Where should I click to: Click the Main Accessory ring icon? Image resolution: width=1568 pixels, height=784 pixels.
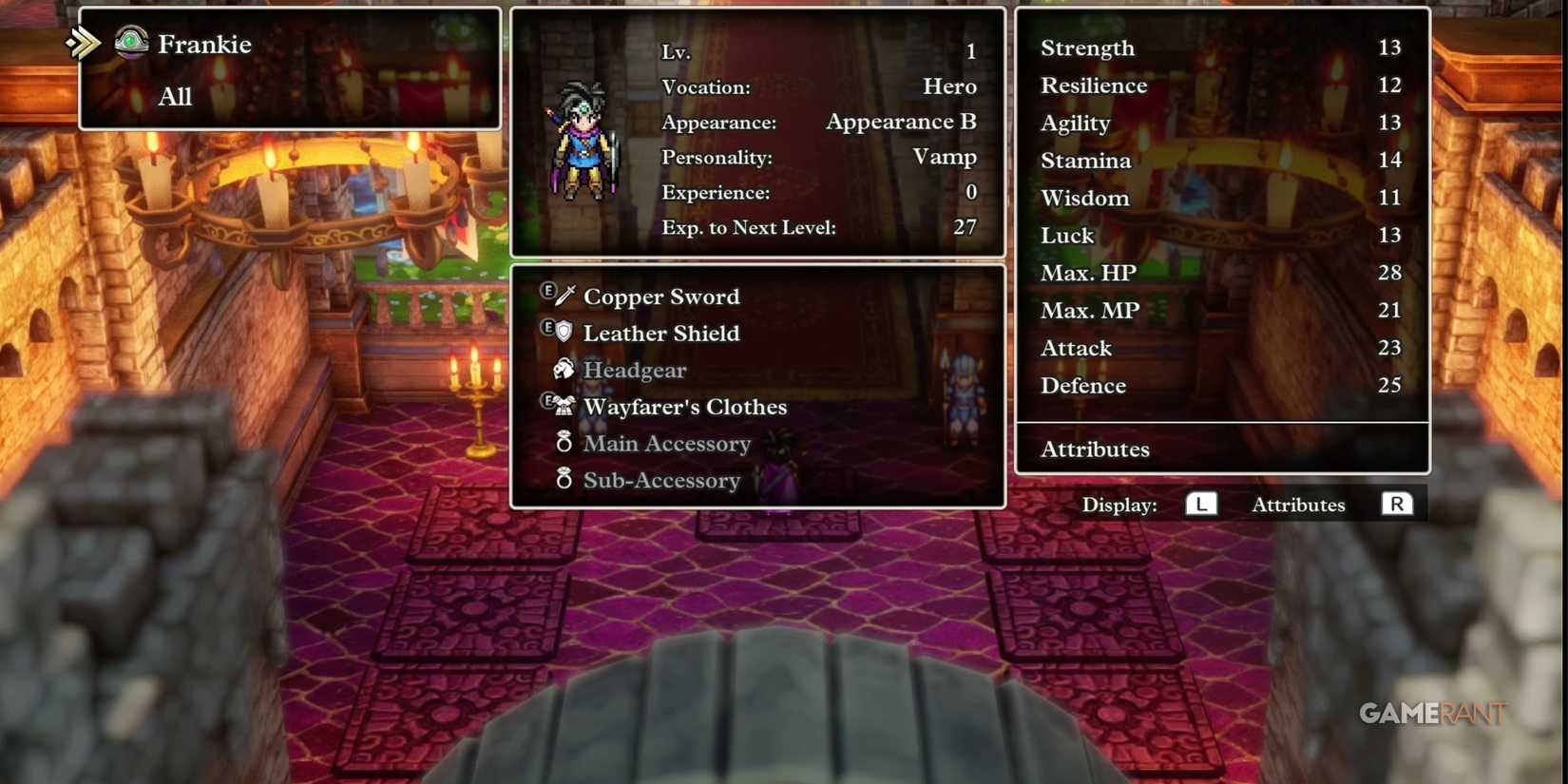(x=564, y=443)
